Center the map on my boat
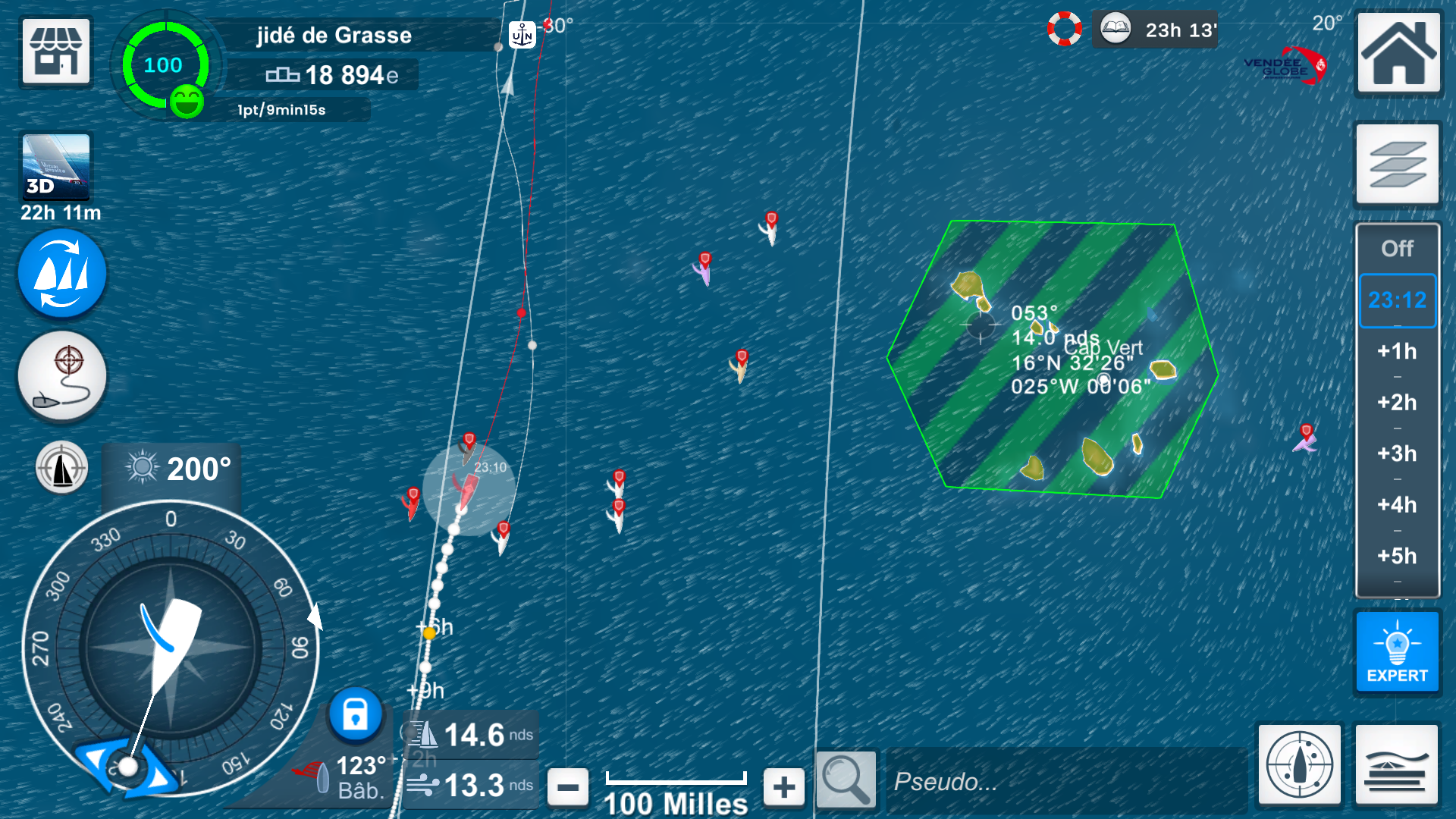 (62, 468)
